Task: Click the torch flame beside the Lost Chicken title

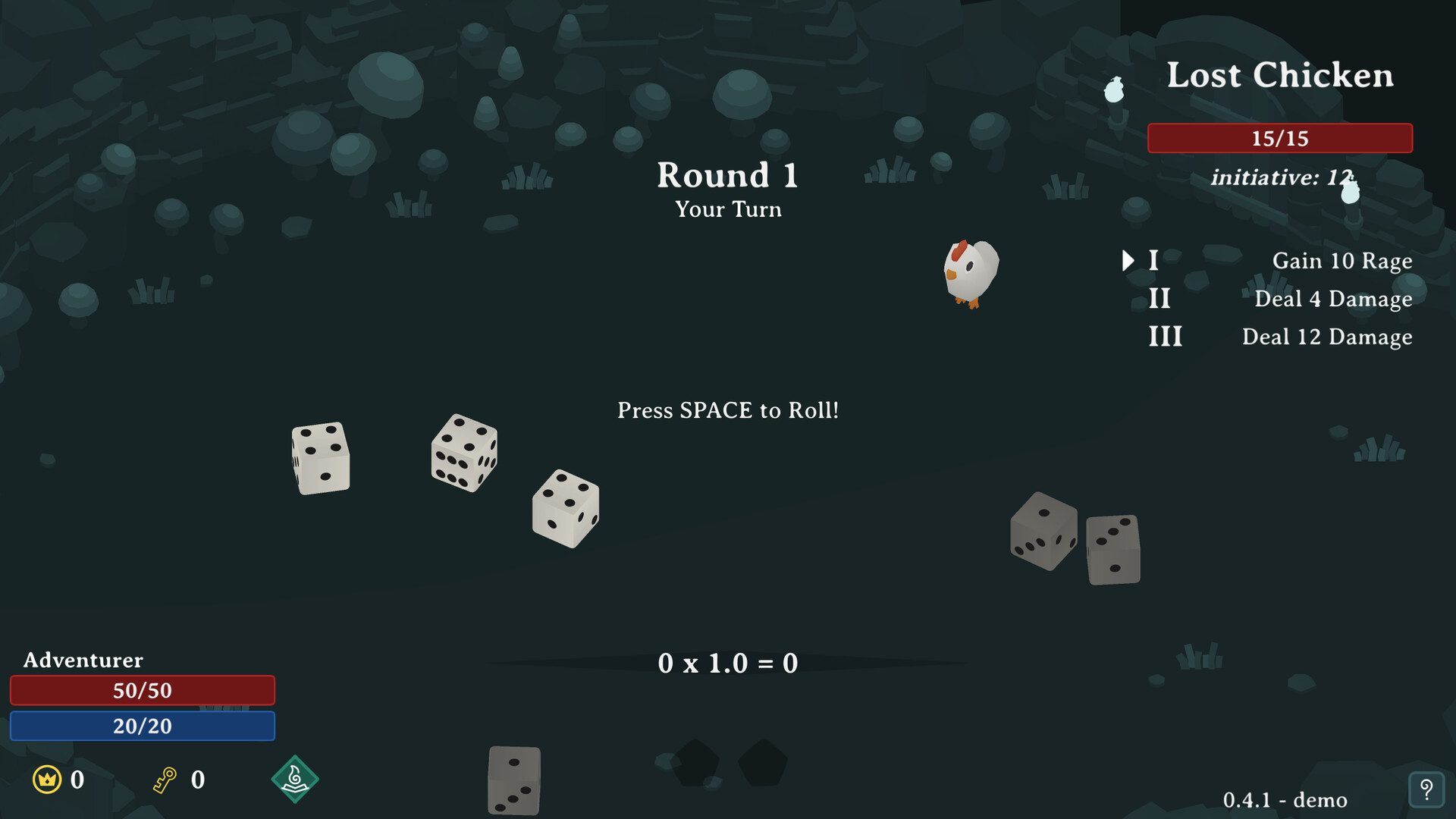Action: coord(1113,89)
